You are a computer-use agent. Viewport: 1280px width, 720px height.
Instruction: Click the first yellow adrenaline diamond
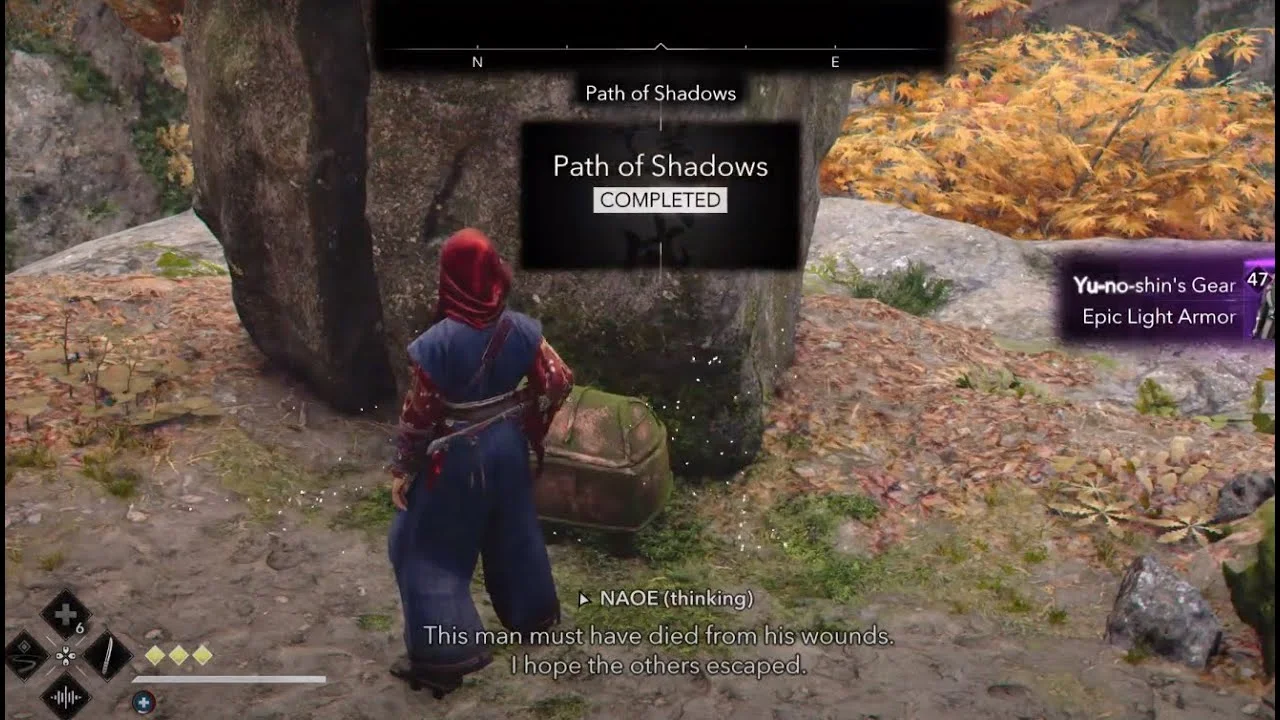point(154,655)
